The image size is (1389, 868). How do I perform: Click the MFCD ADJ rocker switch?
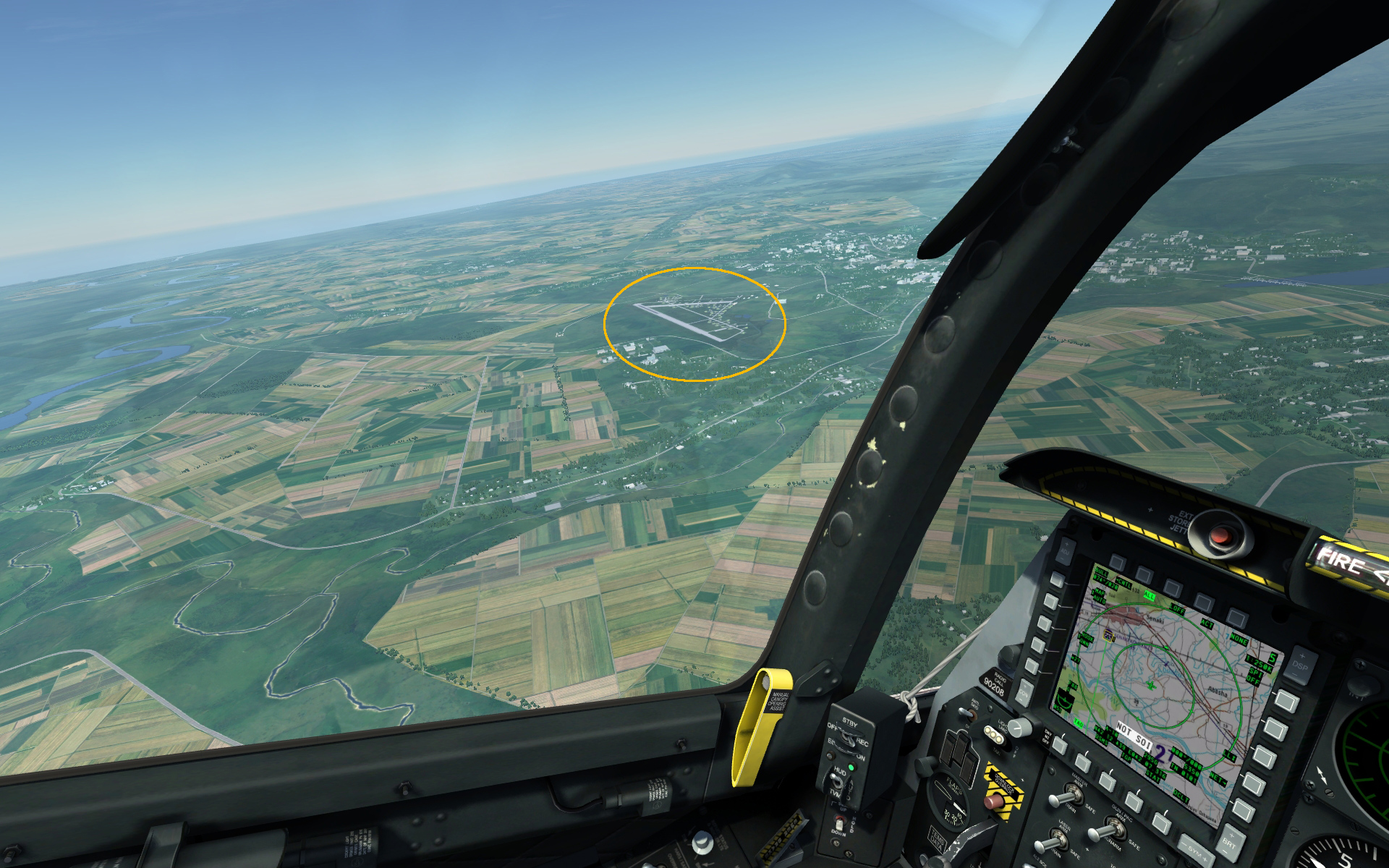(1066, 550)
